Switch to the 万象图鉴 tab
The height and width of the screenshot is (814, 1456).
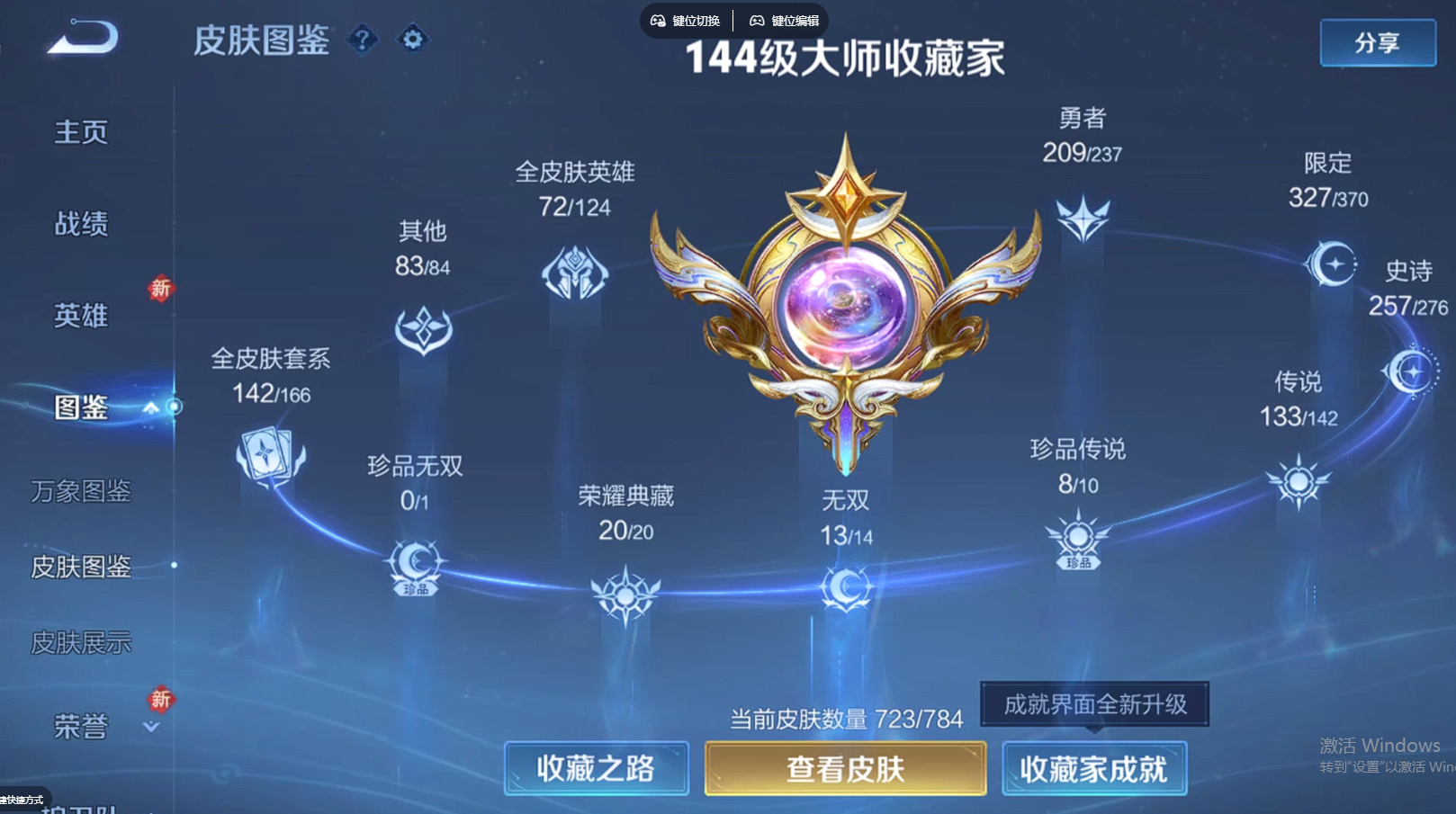point(79,492)
